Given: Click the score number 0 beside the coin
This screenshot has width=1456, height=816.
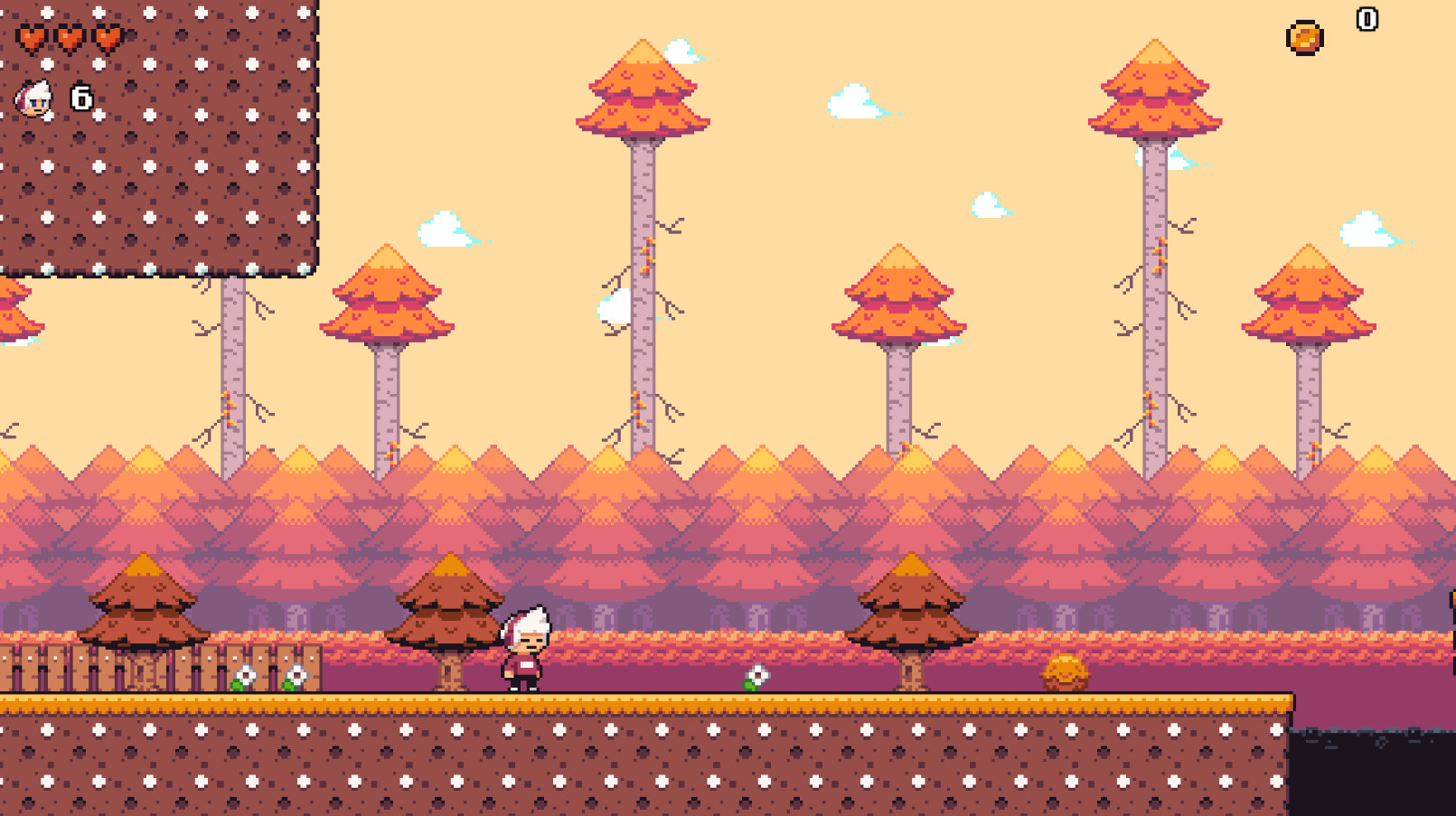Looking at the screenshot, I should point(1367,18).
